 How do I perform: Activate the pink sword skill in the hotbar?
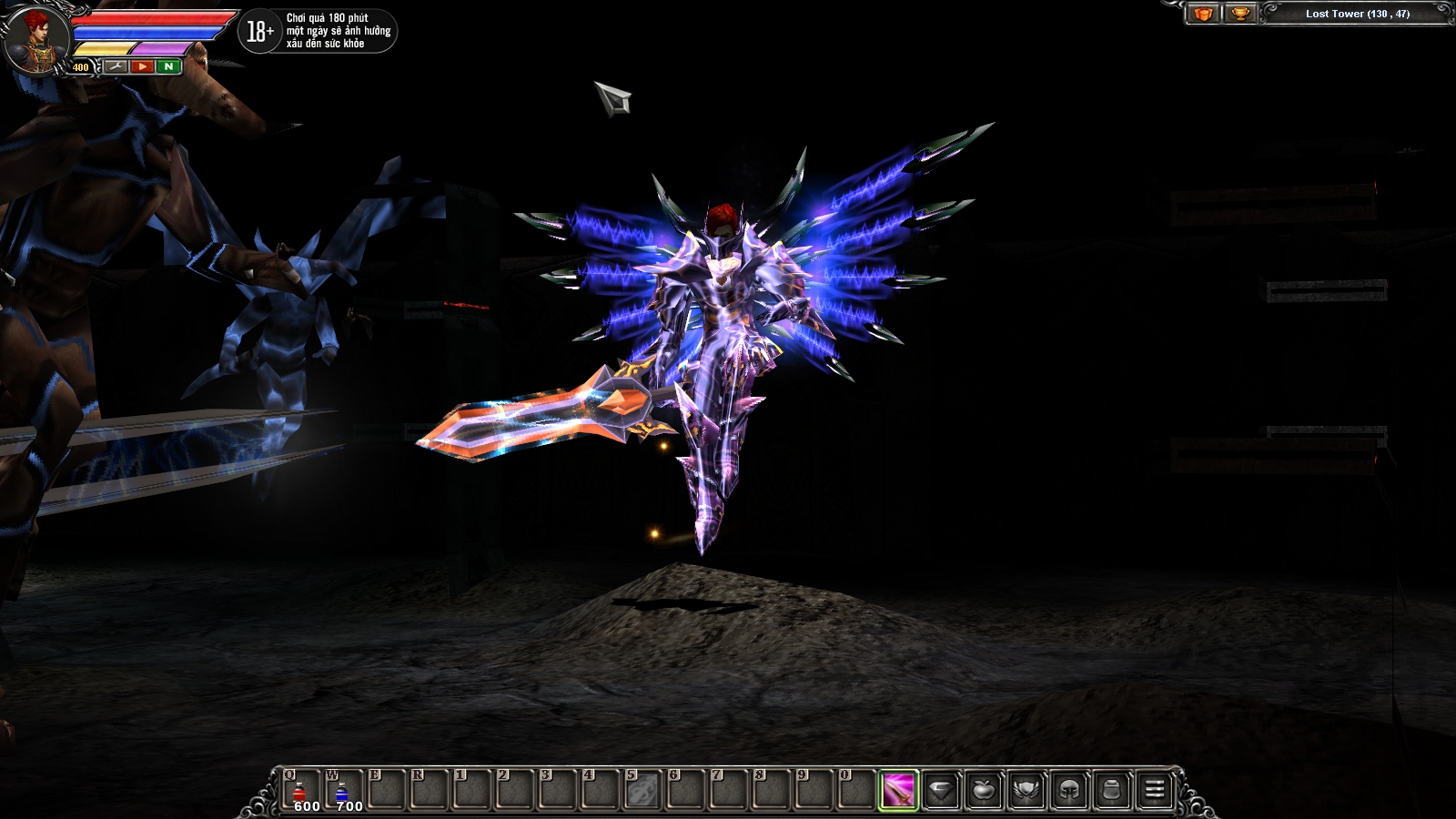897,788
